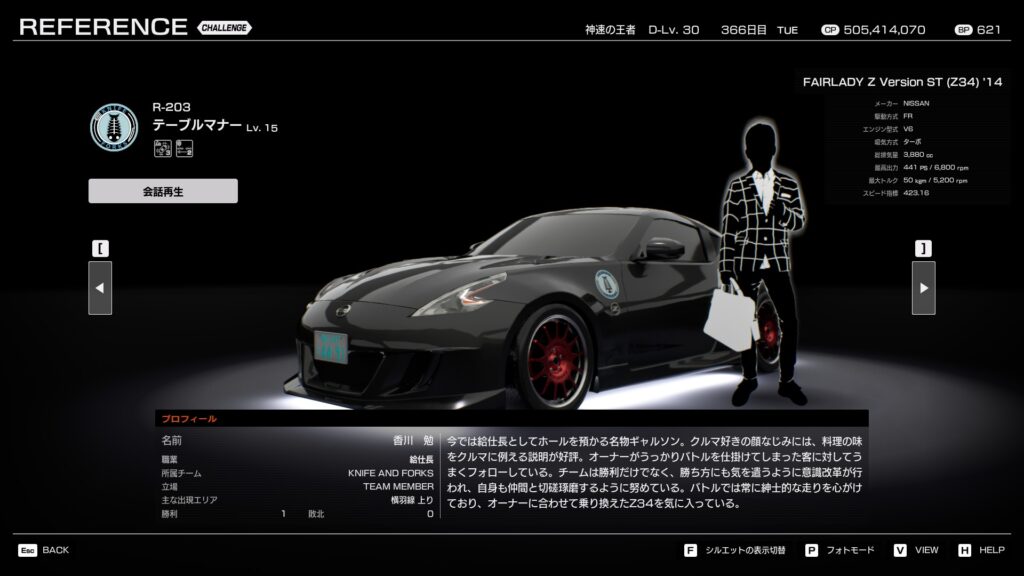Play the 会話再生 conversation replay
This screenshot has height=576, width=1024.
point(163,191)
